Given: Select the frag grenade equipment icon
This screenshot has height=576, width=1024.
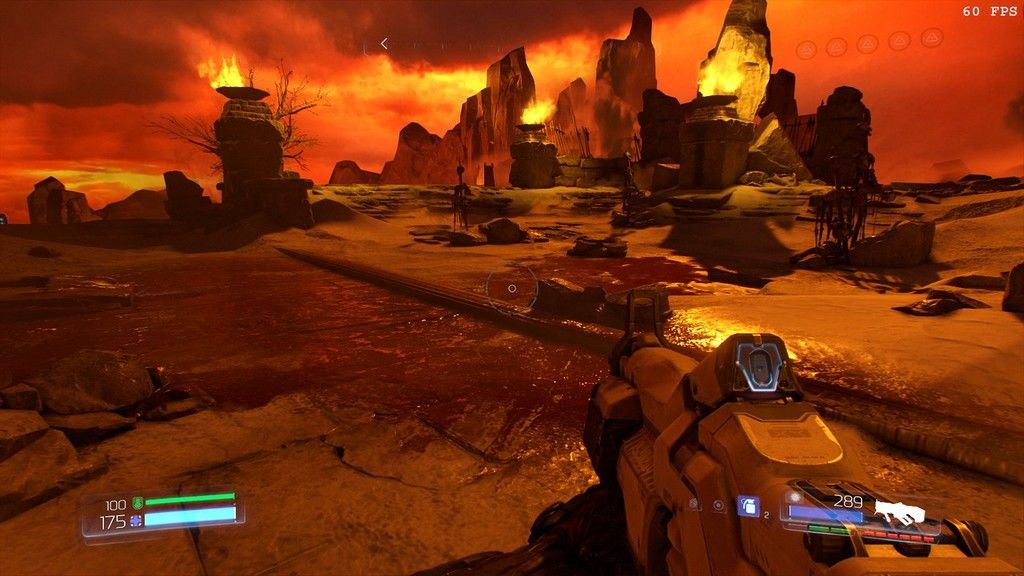Looking at the screenshot, I should 748,506.
